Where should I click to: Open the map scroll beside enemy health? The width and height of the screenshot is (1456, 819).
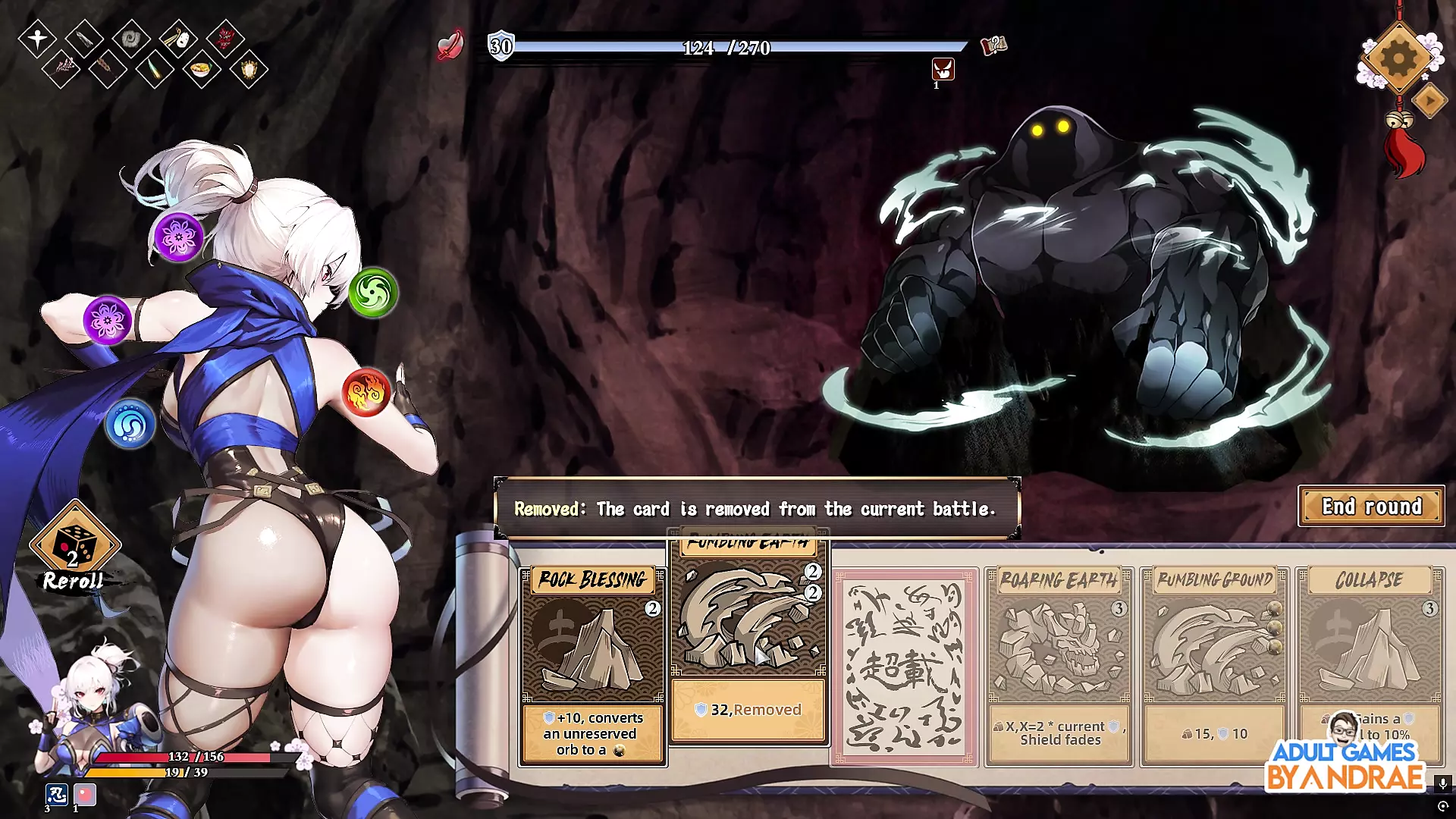coord(993,45)
